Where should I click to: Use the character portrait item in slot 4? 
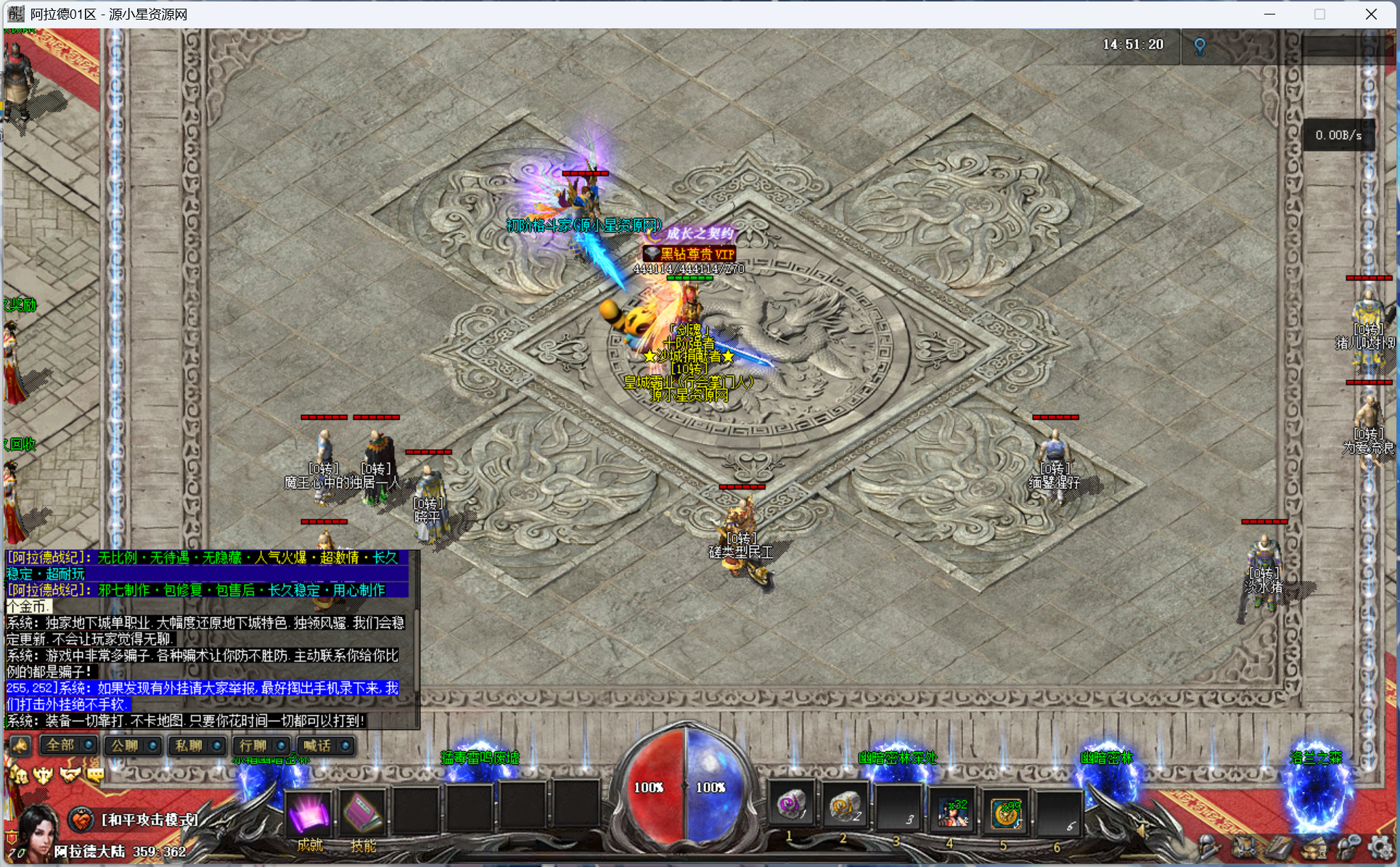[x=952, y=811]
